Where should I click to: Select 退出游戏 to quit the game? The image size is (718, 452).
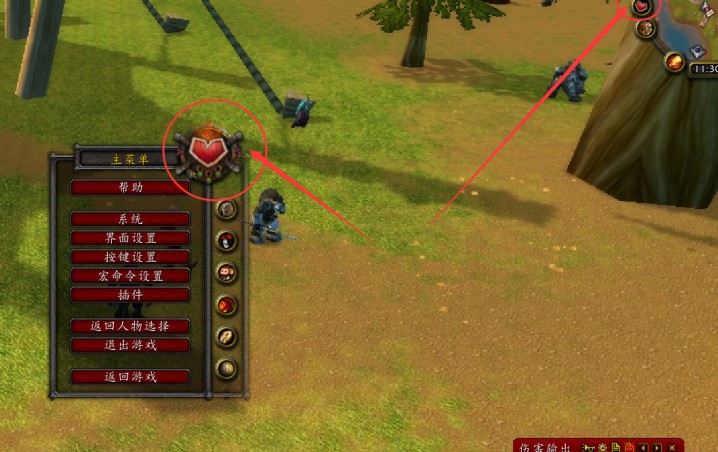point(130,345)
